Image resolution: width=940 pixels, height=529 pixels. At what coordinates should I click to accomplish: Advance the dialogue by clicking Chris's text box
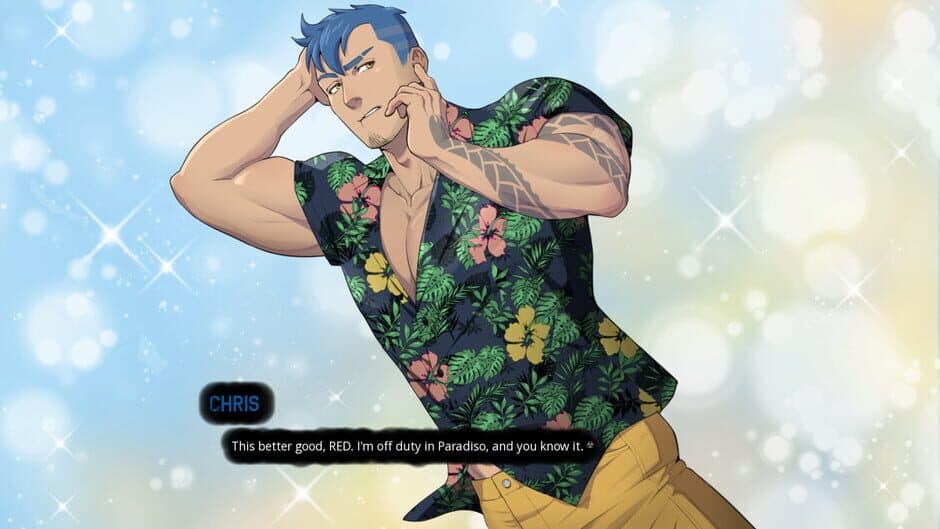pos(410,446)
